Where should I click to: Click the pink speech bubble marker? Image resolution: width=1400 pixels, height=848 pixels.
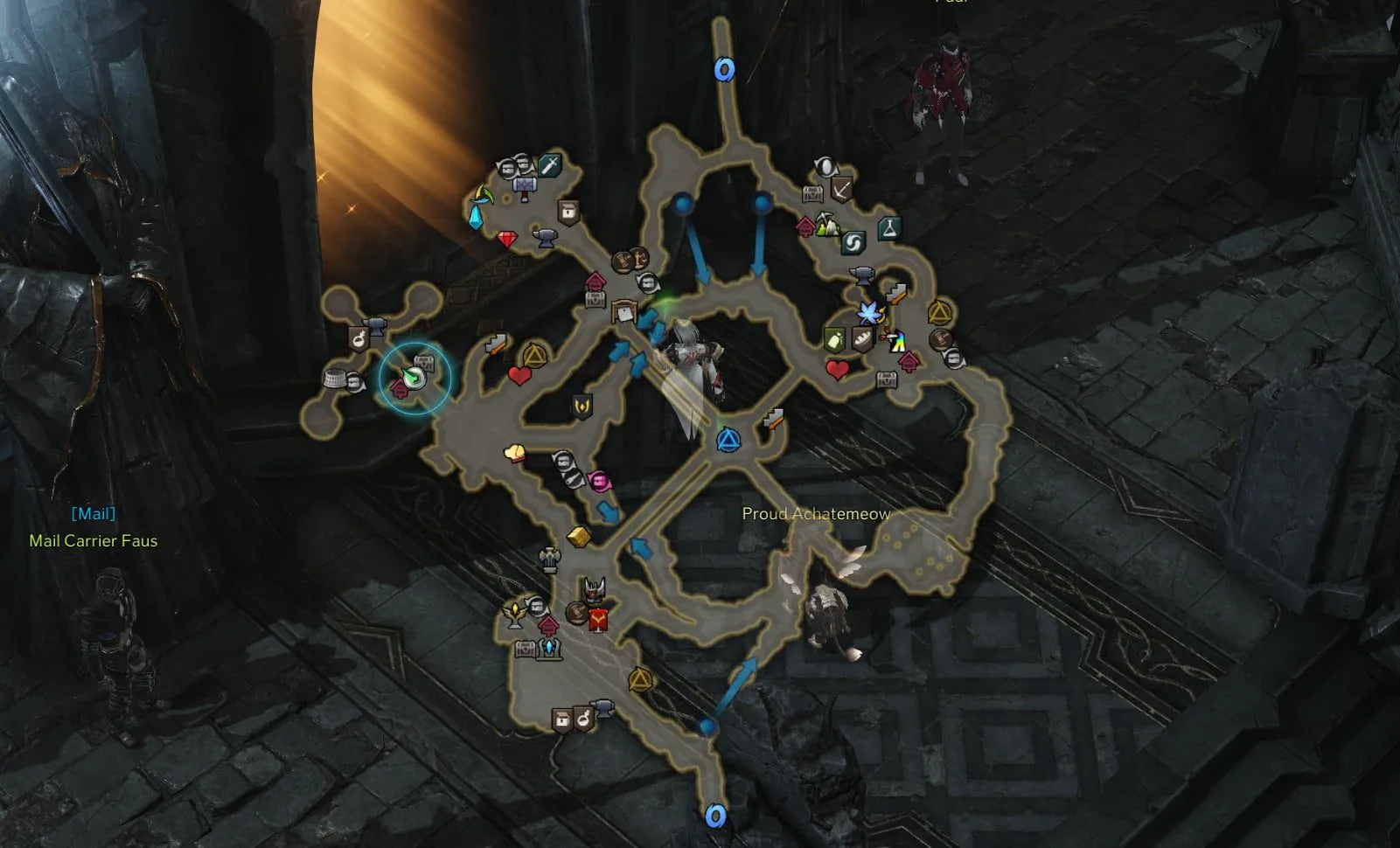coord(600,481)
